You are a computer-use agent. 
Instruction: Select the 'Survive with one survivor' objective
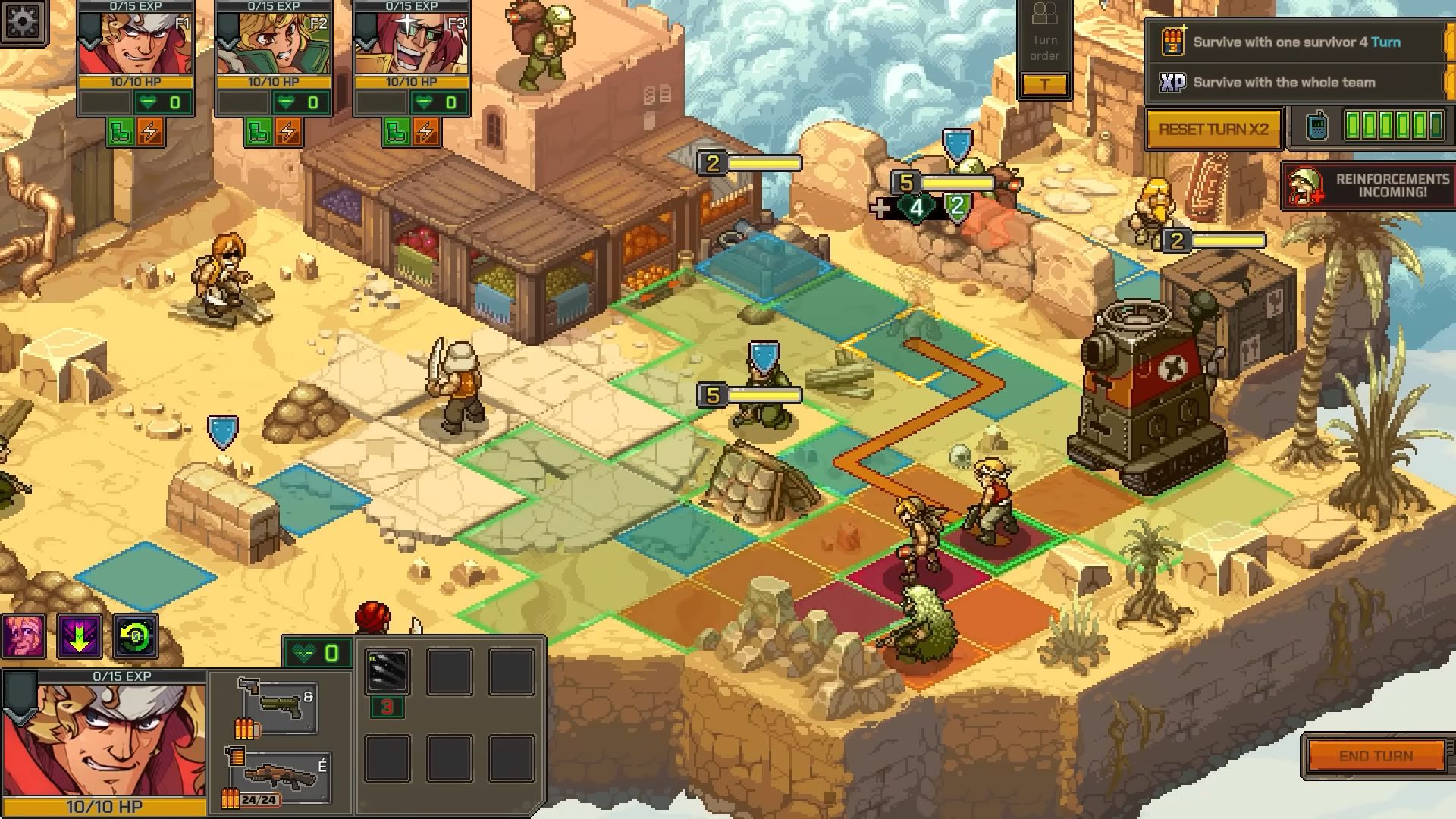(x=1296, y=42)
